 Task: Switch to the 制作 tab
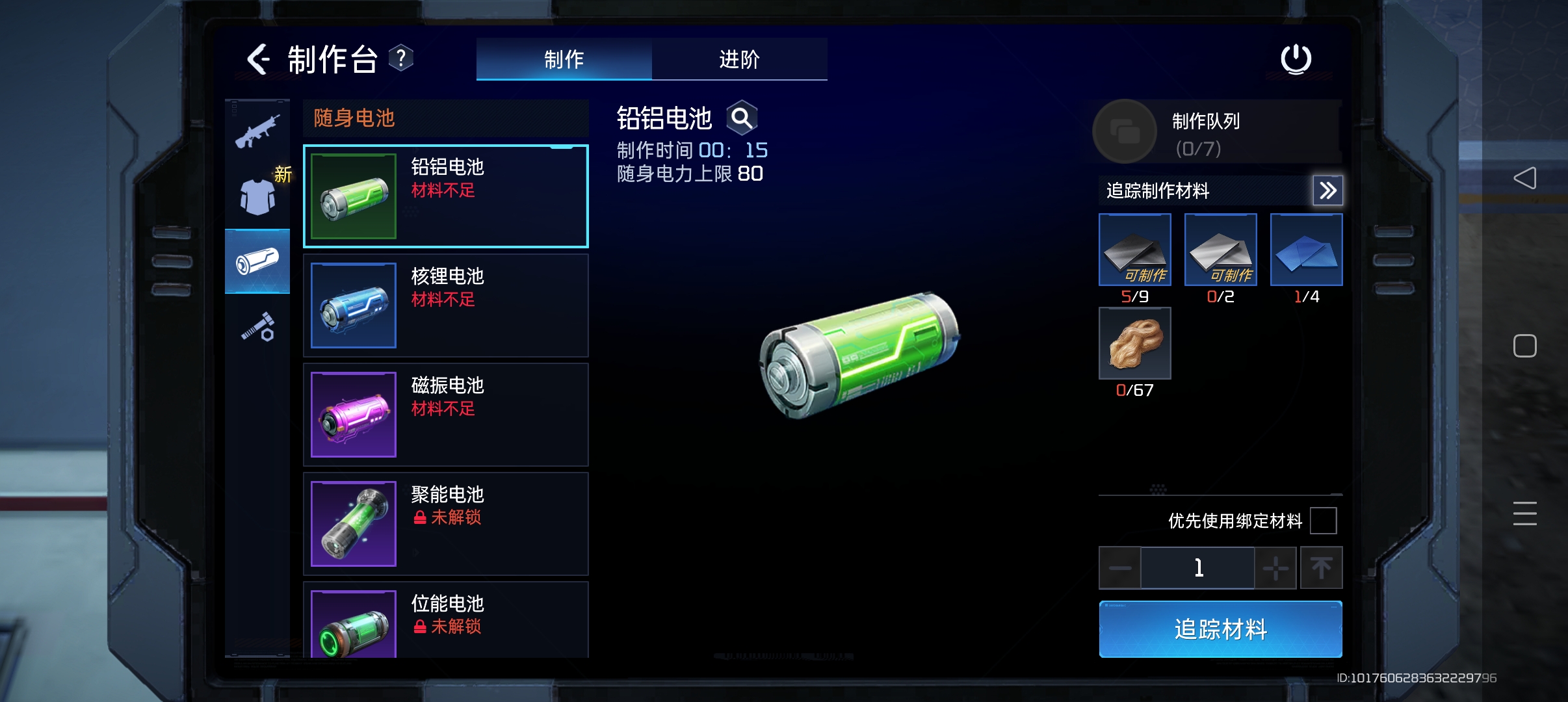[x=564, y=59]
